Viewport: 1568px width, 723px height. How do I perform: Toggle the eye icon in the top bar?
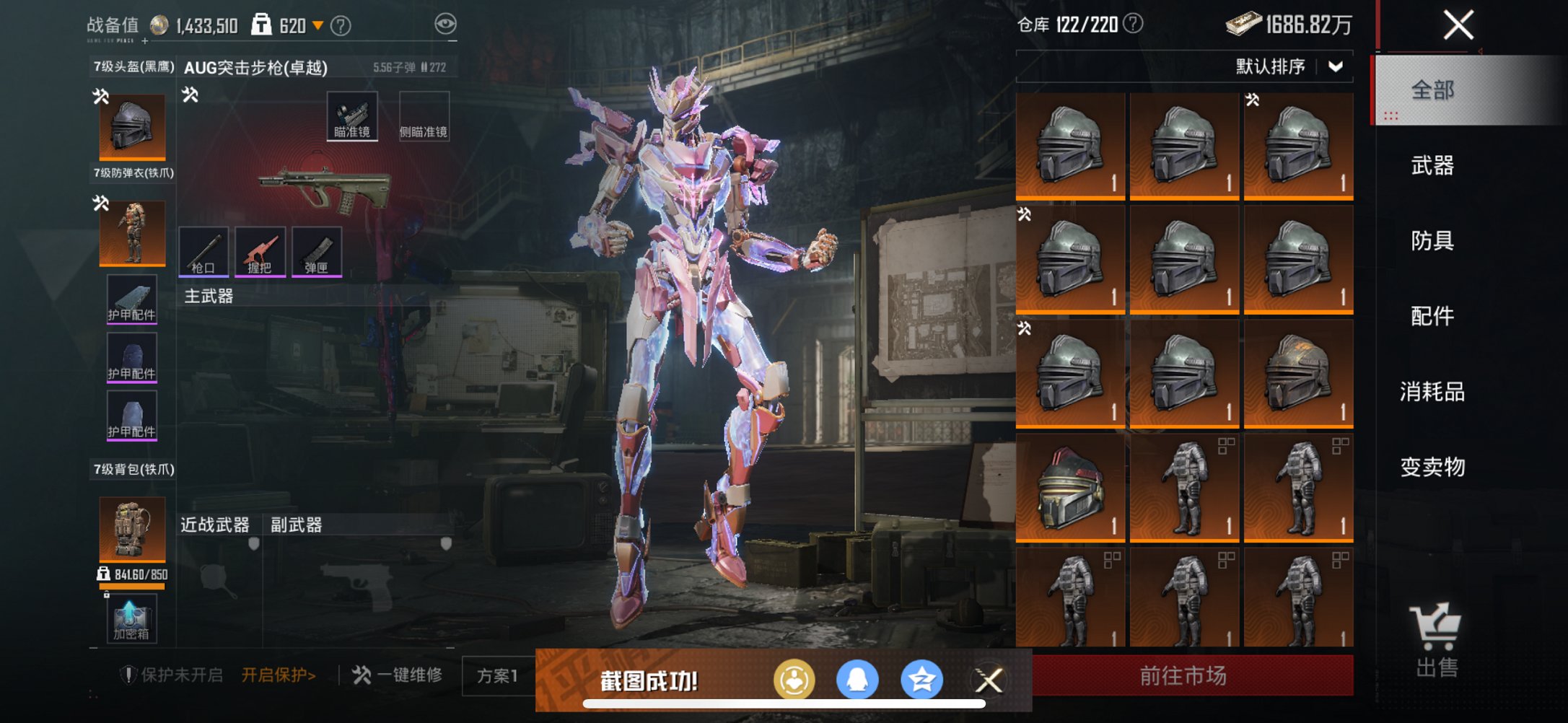click(x=444, y=22)
